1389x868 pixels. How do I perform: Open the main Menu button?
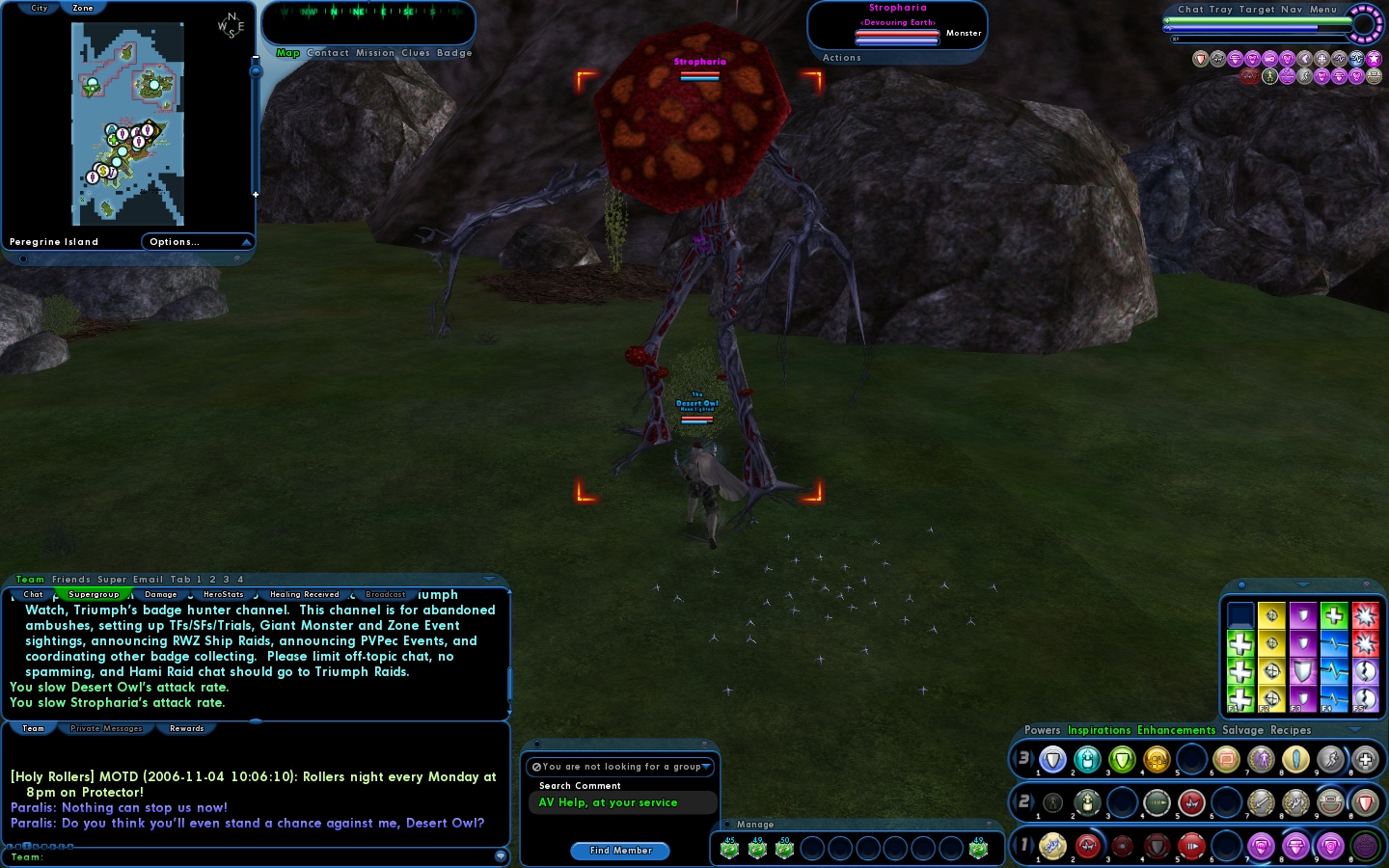pyautogui.click(x=1322, y=10)
